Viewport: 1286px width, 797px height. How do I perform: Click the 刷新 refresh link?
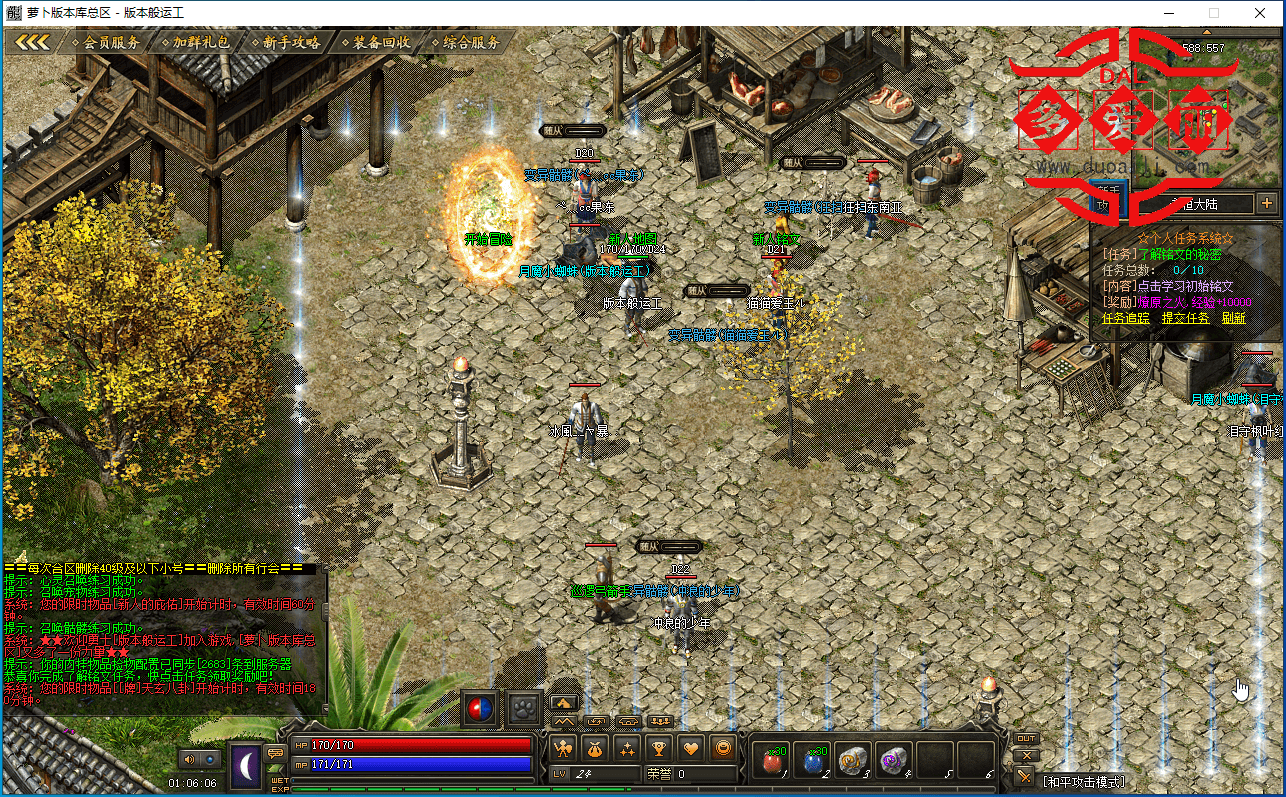(1233, 318)
